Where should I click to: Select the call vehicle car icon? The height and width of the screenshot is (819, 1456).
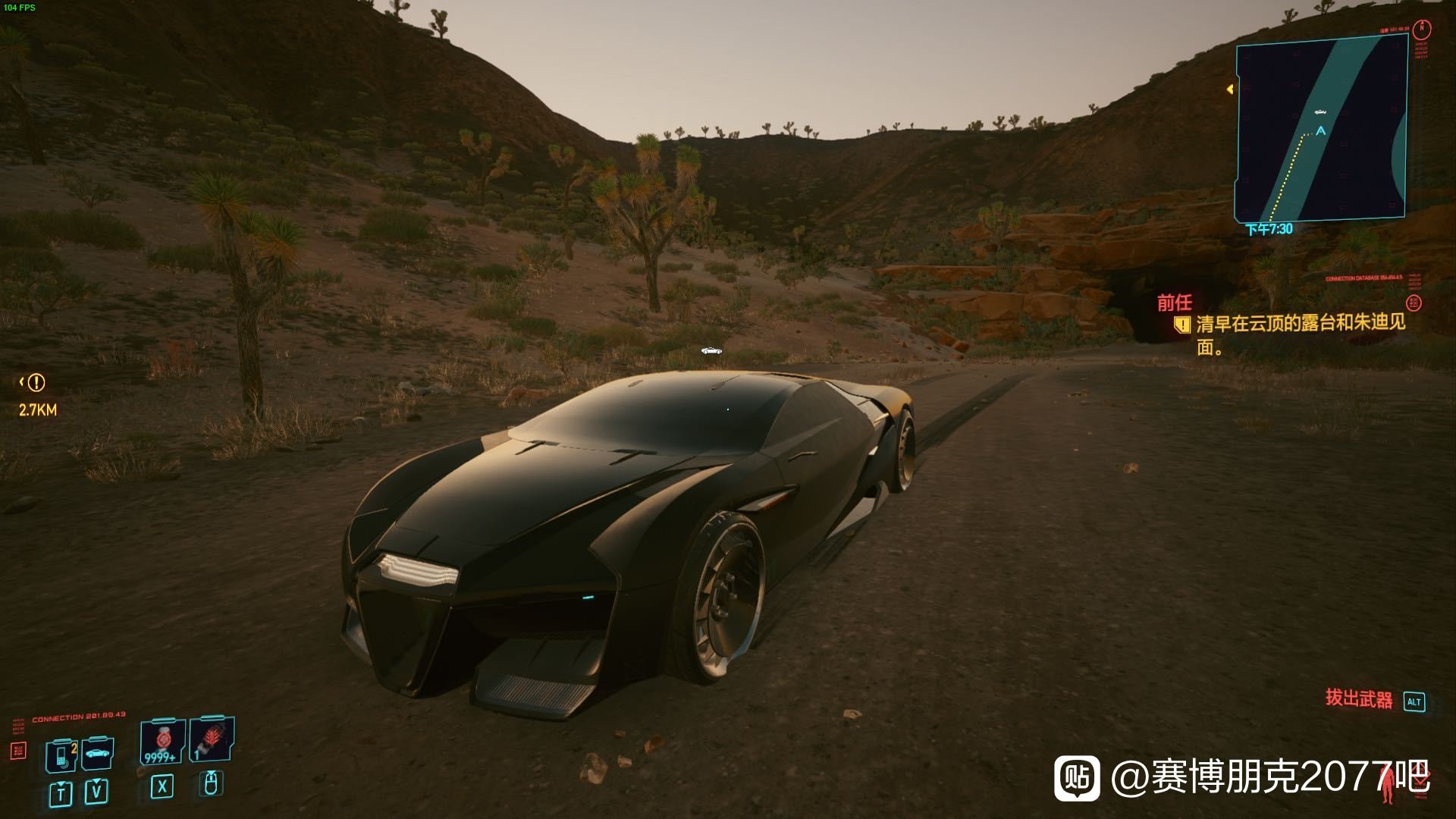pos(97,753)
